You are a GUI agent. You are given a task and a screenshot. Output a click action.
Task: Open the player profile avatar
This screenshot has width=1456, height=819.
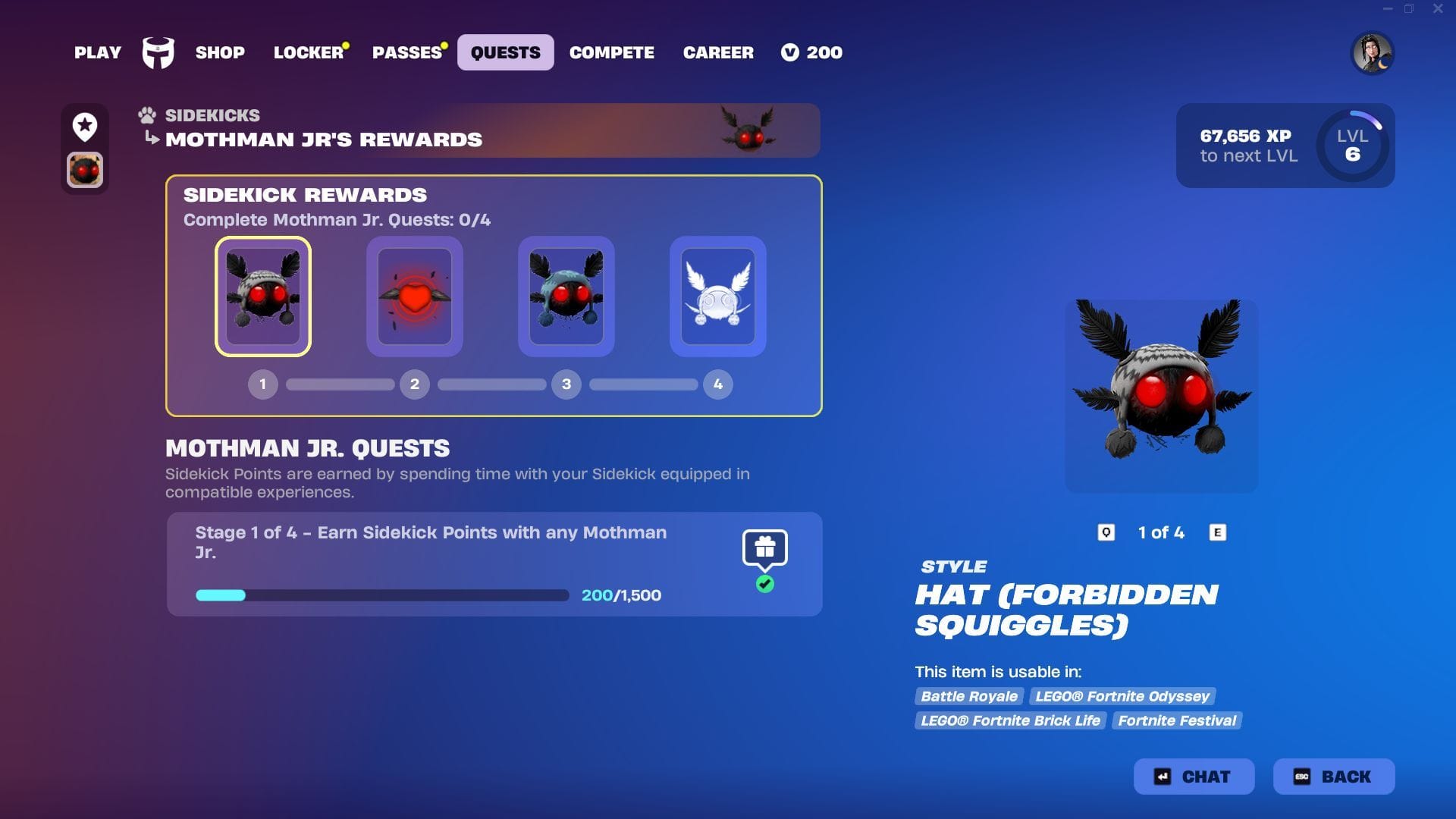click(1372, 53)
